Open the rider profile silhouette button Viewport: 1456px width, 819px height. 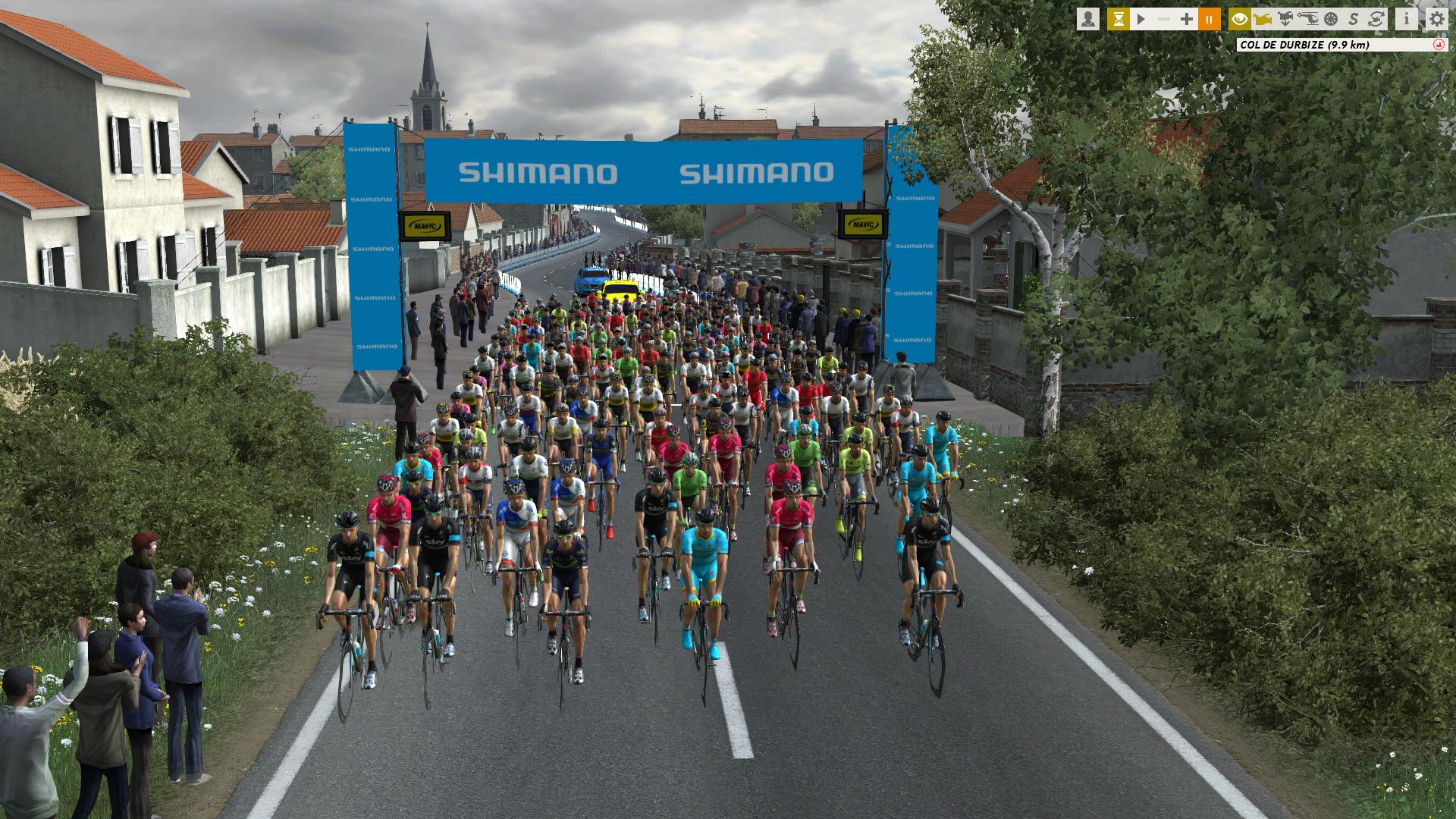[1088, 19]
